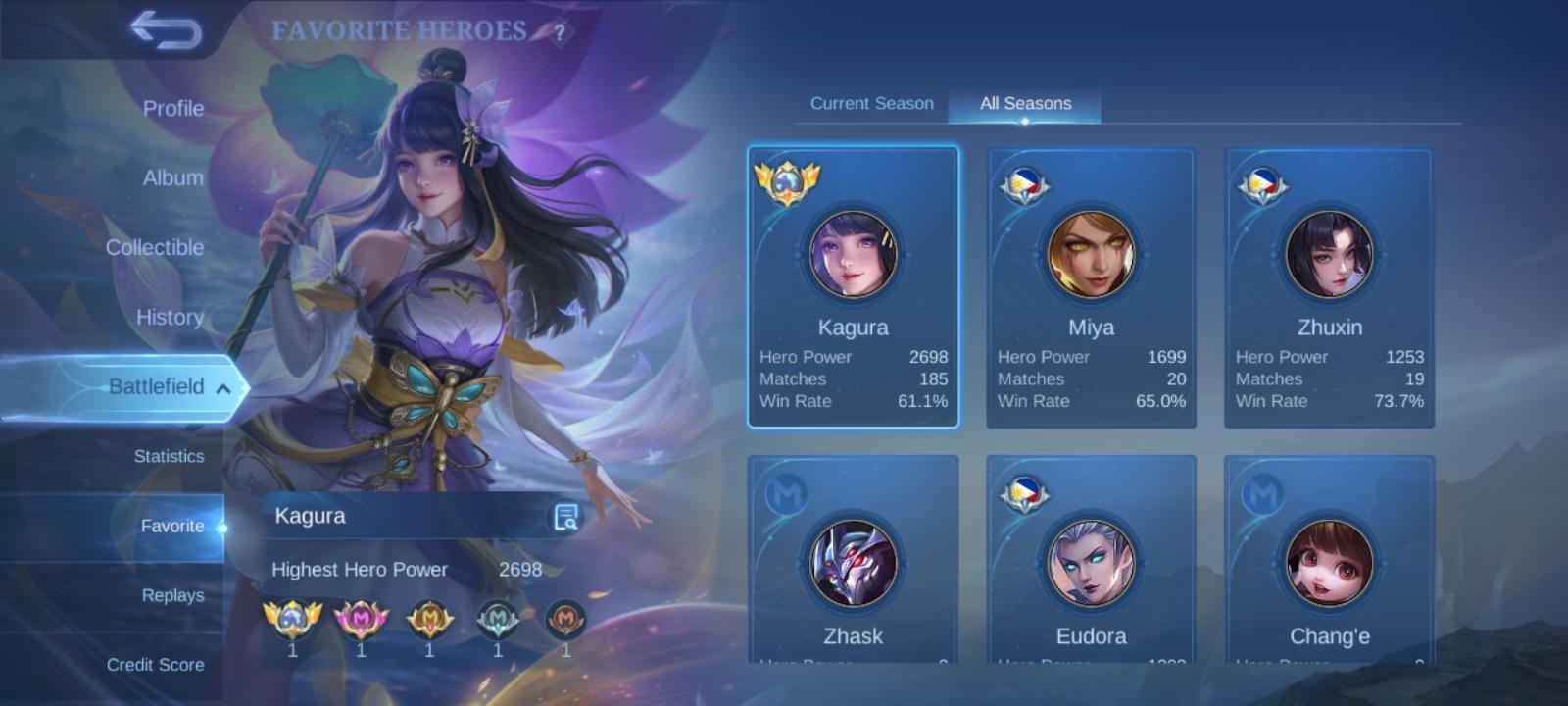The image size is (1568, 706).
Task: Choose the Miya hero card
Action: (1091, 287)
